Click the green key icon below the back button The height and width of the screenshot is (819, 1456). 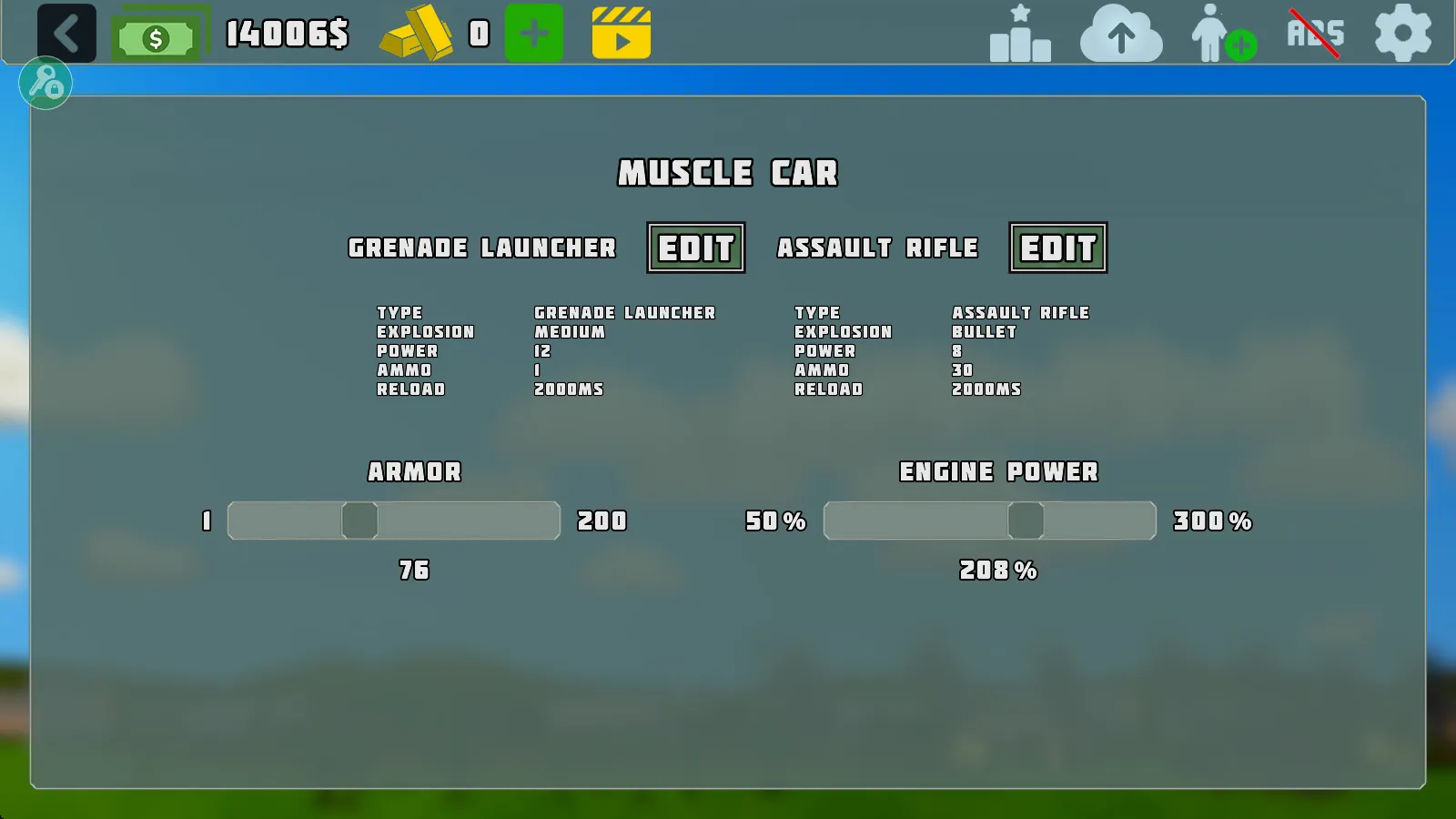[x=45, y=83]
